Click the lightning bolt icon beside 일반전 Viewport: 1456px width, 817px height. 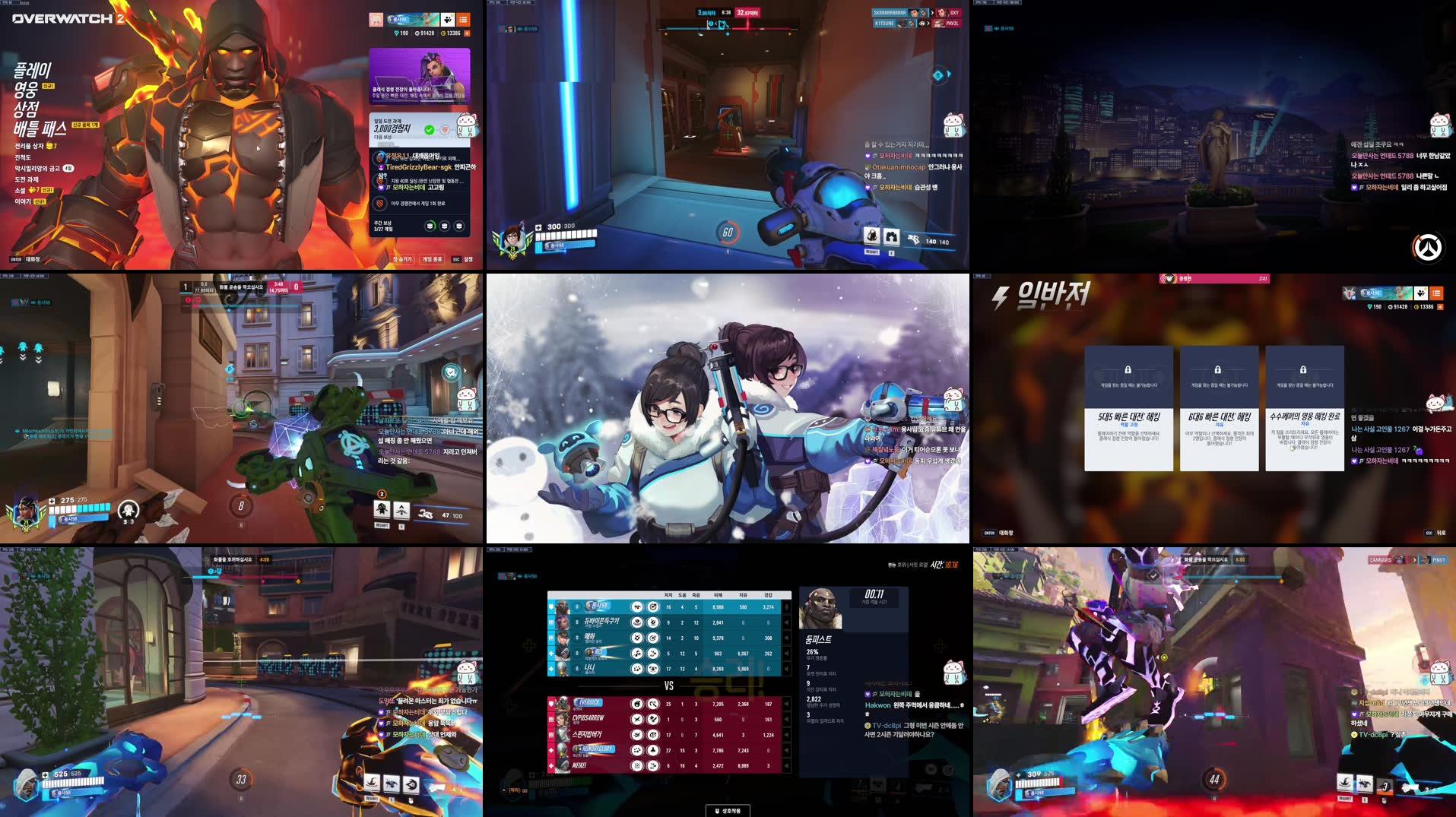pyautogui.click(x=998, y=296)
